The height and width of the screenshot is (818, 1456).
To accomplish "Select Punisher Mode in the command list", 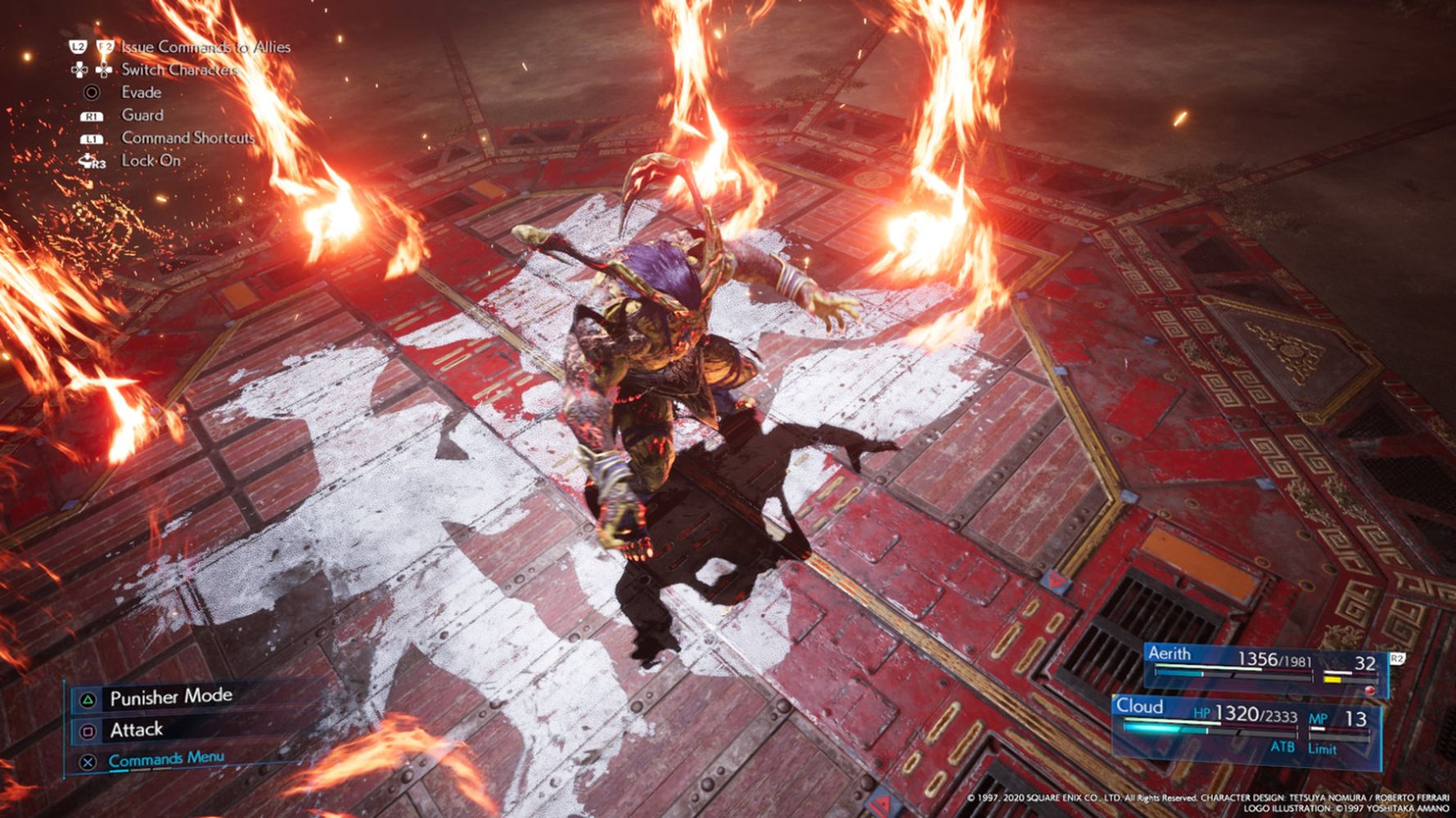I will click(170, 697).
